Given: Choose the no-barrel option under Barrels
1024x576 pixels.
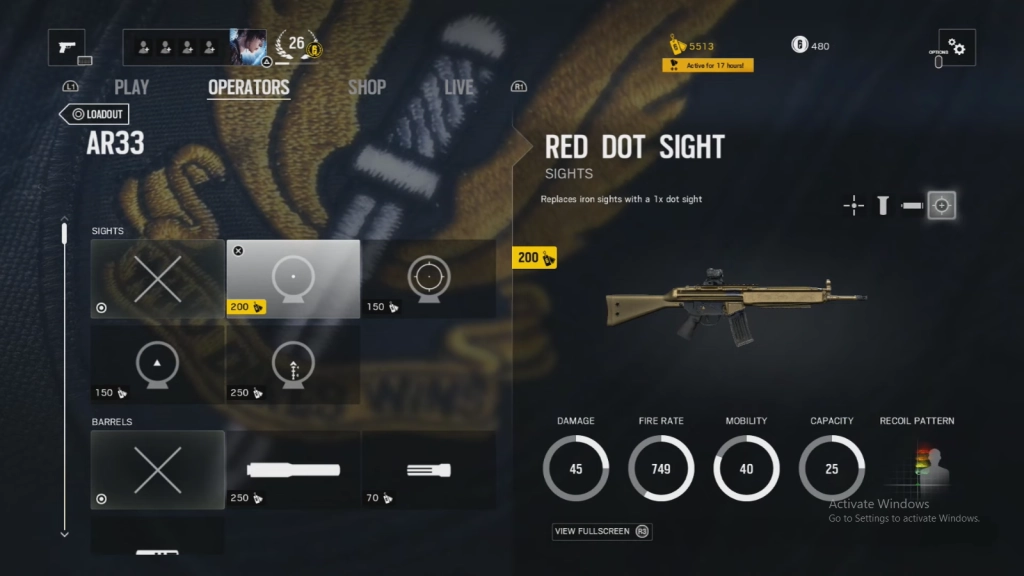Looking at the screenshot, I should [x=158, y=469].
